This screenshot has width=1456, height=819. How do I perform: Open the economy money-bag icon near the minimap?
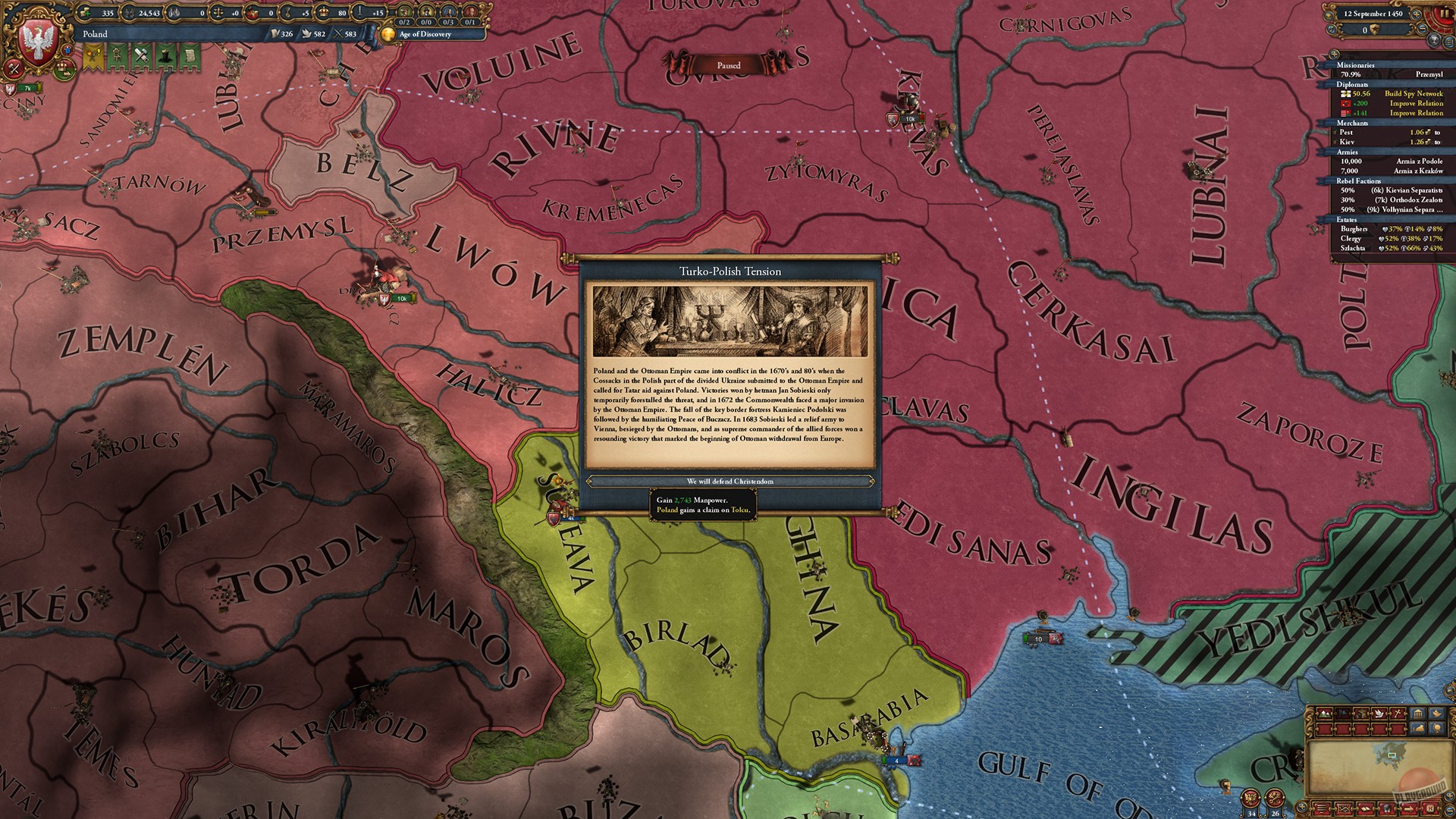click(x=1417, y=728)
